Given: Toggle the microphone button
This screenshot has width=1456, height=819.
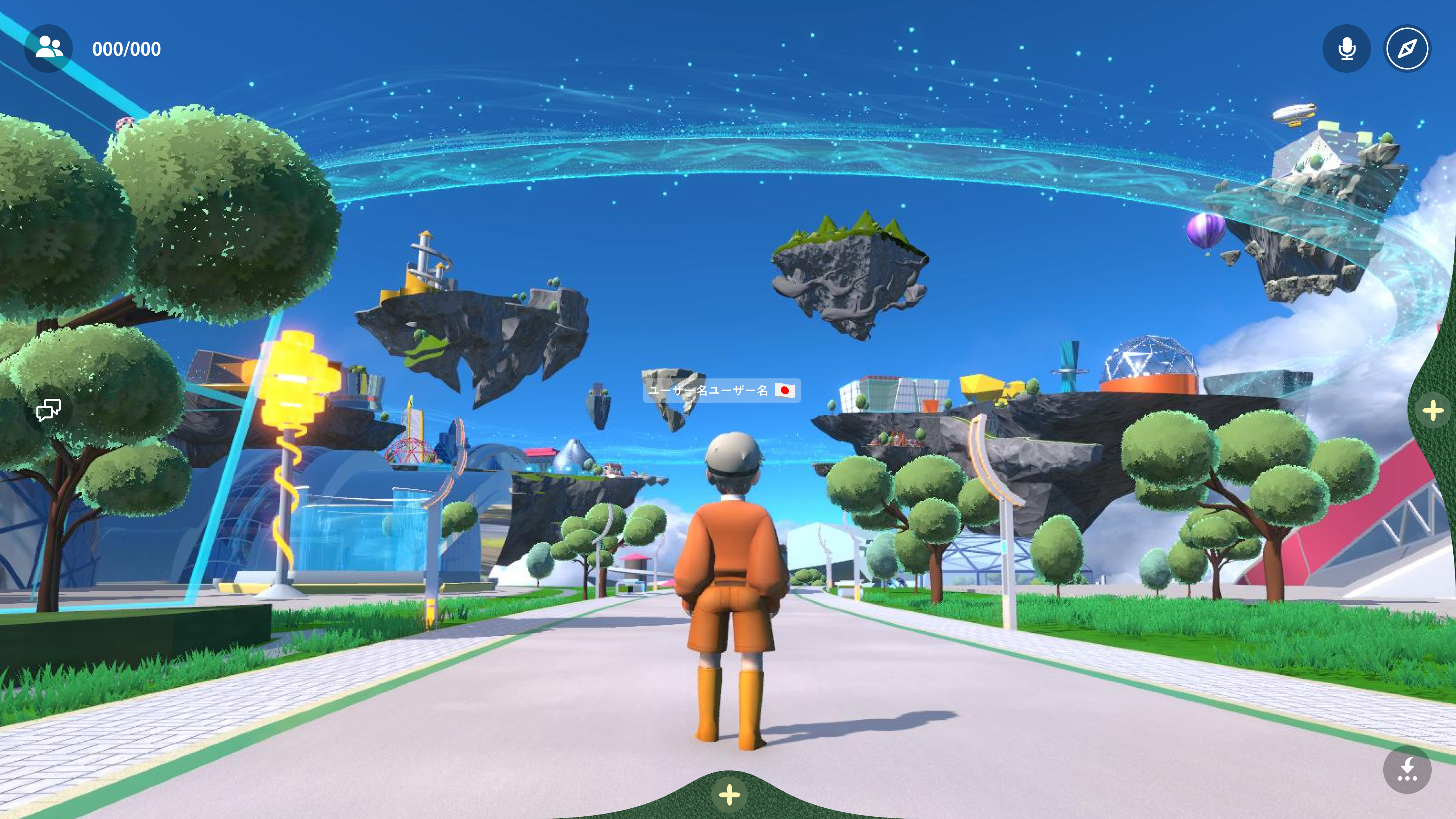Looking at the screenshot, I should coord(1346,49).
